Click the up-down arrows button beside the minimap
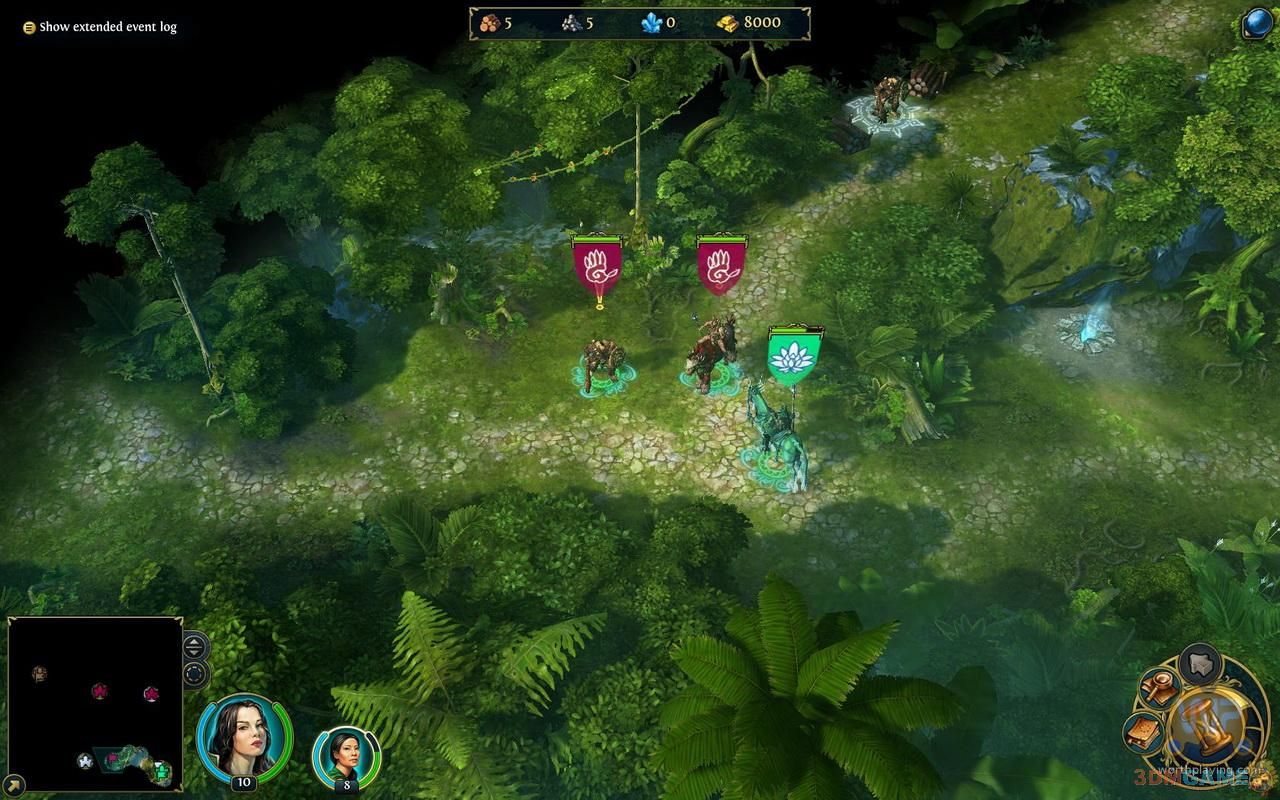The height and width of the screenshot is (800, 1280). [x=194, y=645]
